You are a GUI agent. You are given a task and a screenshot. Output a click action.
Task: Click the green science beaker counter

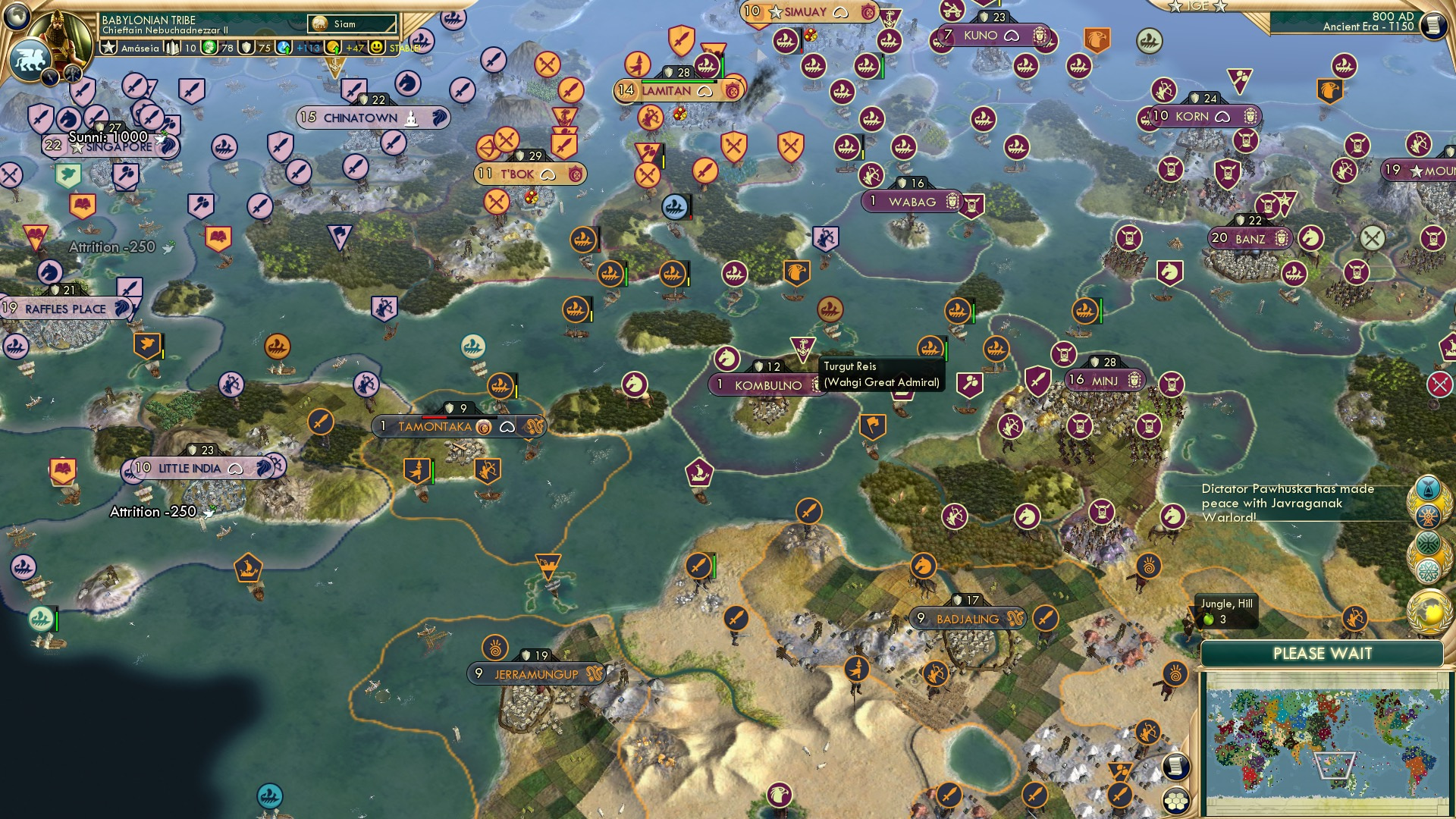208,47
